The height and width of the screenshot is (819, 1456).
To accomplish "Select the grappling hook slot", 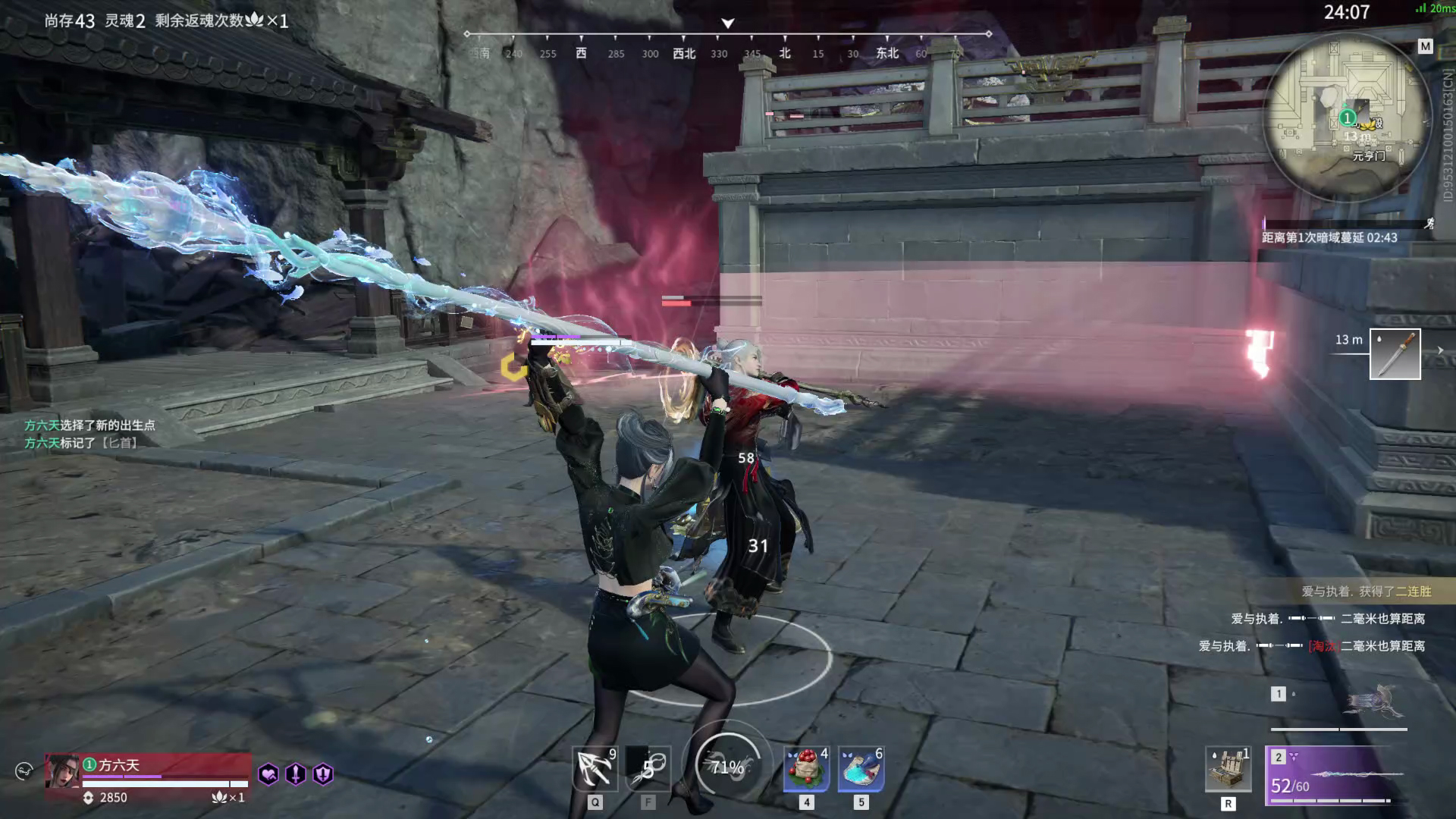I will (595, 769).
